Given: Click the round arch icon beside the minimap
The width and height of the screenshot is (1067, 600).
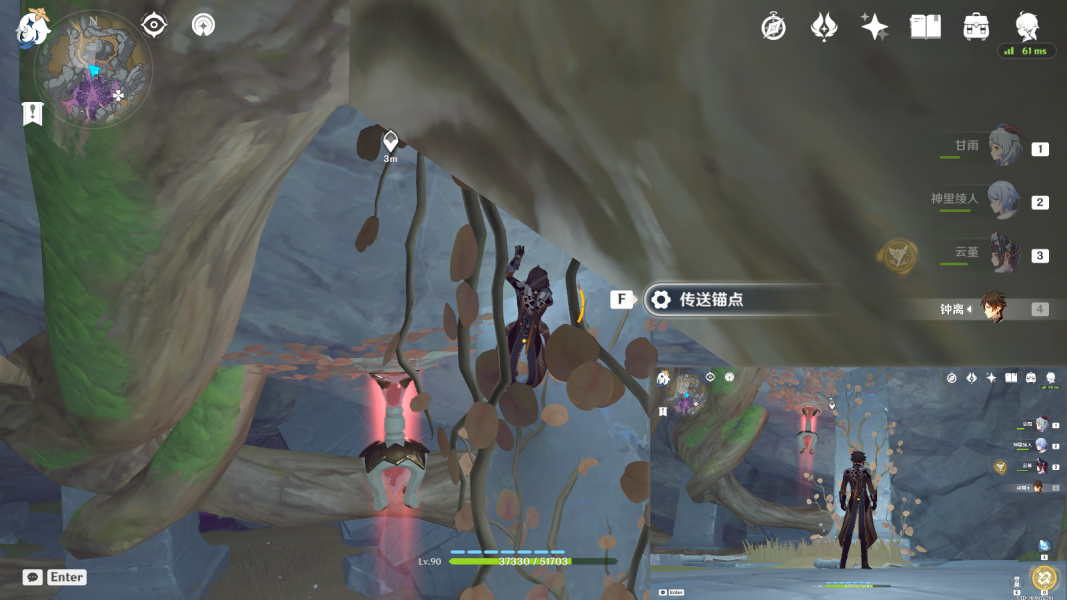Looking at the screenshot, I should point(204,25).
